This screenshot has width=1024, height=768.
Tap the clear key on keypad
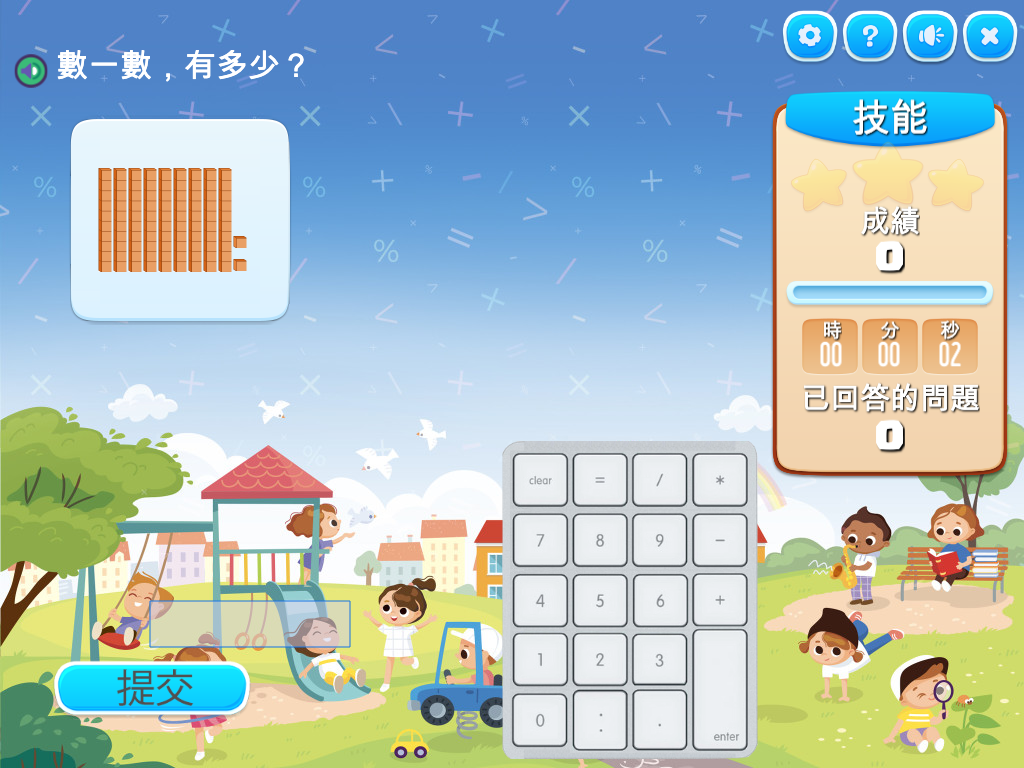pyautogui.click(x=540, y=480)
